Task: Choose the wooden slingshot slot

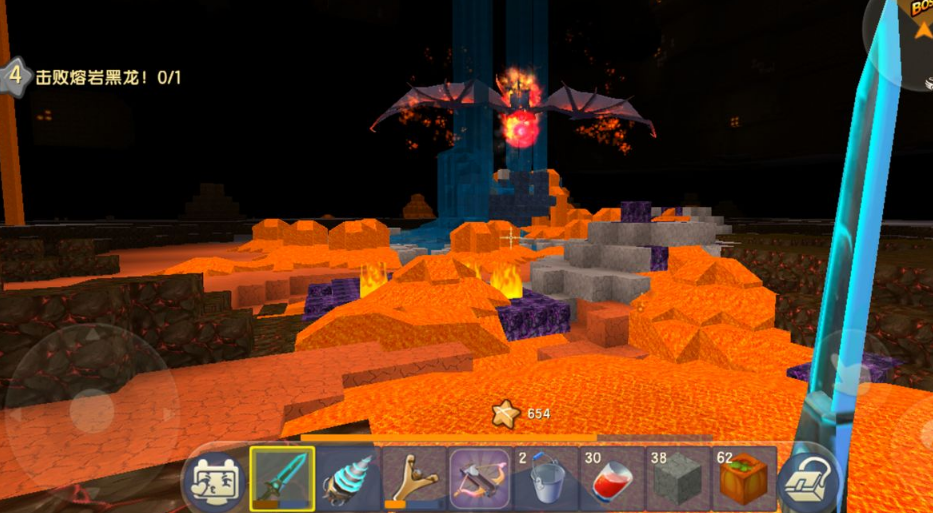Action: coord(414,478)
